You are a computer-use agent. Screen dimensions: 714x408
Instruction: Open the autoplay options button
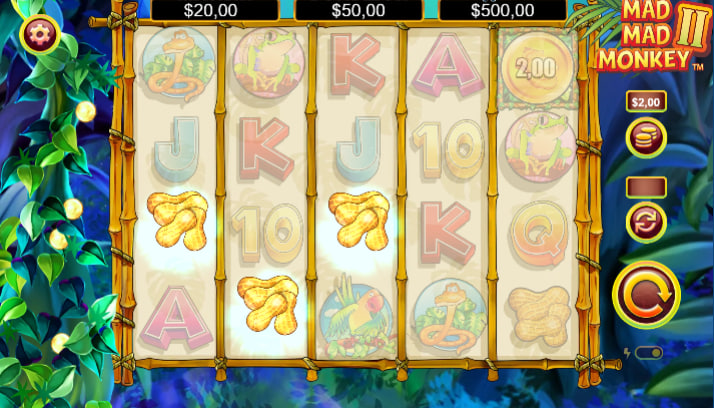(x=645, y=222)
